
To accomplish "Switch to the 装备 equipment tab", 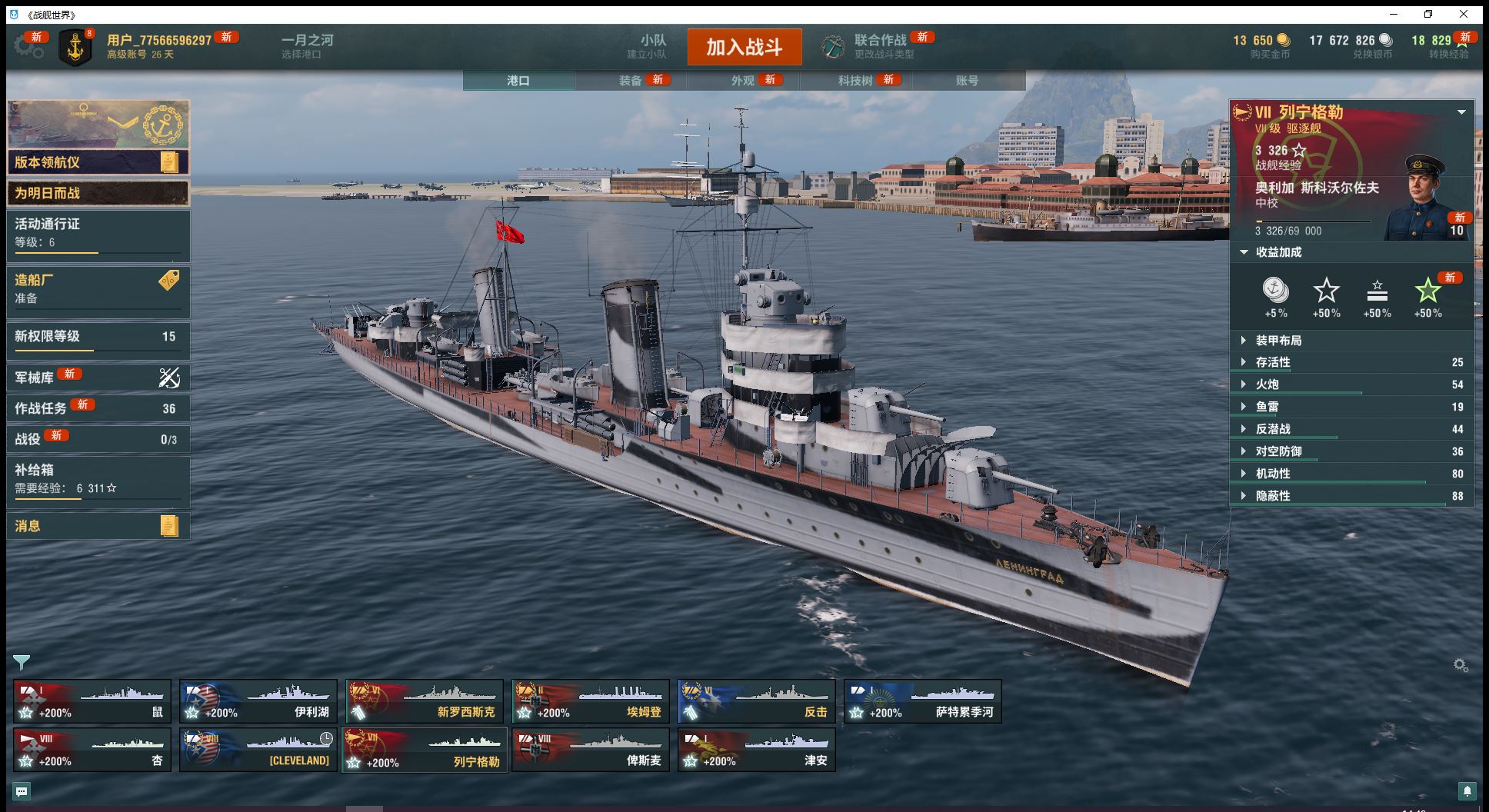I will pyautogui.click(x=630, y=81).
